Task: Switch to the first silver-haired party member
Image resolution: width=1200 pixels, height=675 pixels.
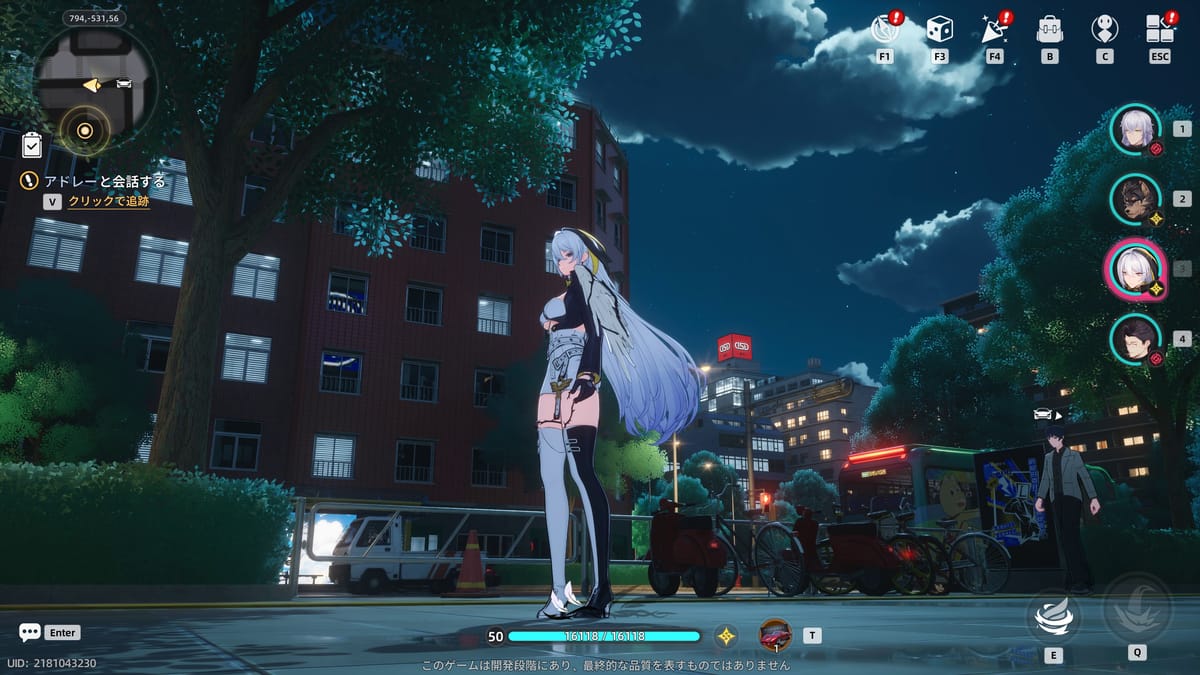Action: tap(1135, 129)
